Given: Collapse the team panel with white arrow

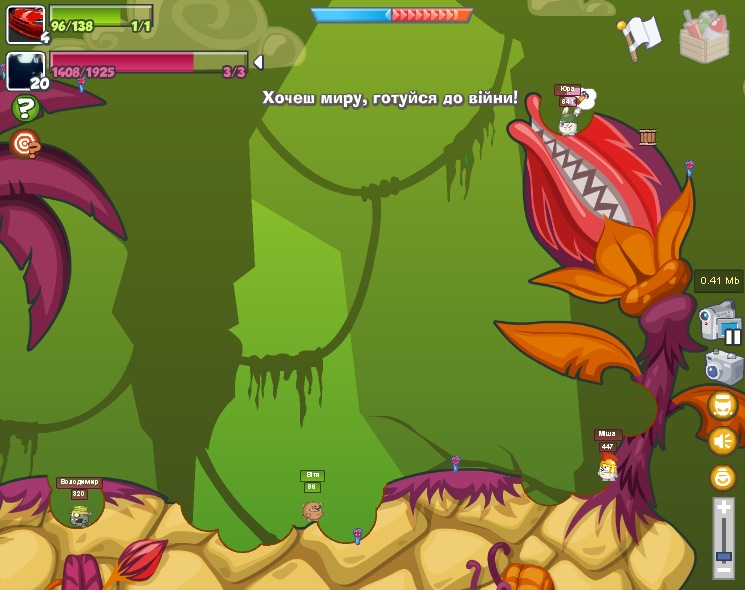Looking at the screenshot, I should 258,62.
